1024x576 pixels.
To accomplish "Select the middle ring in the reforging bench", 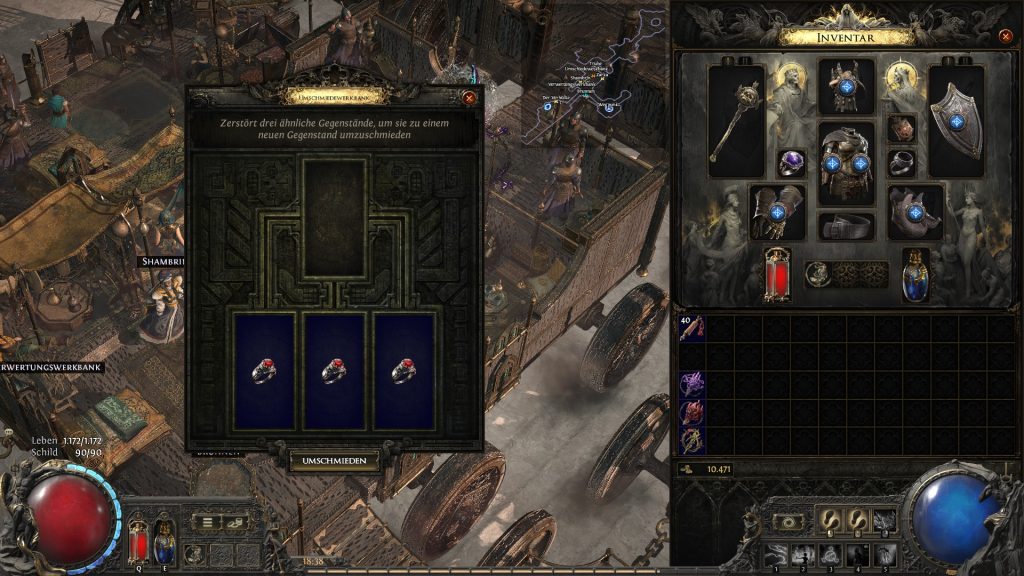I will [x=335, y=371].
